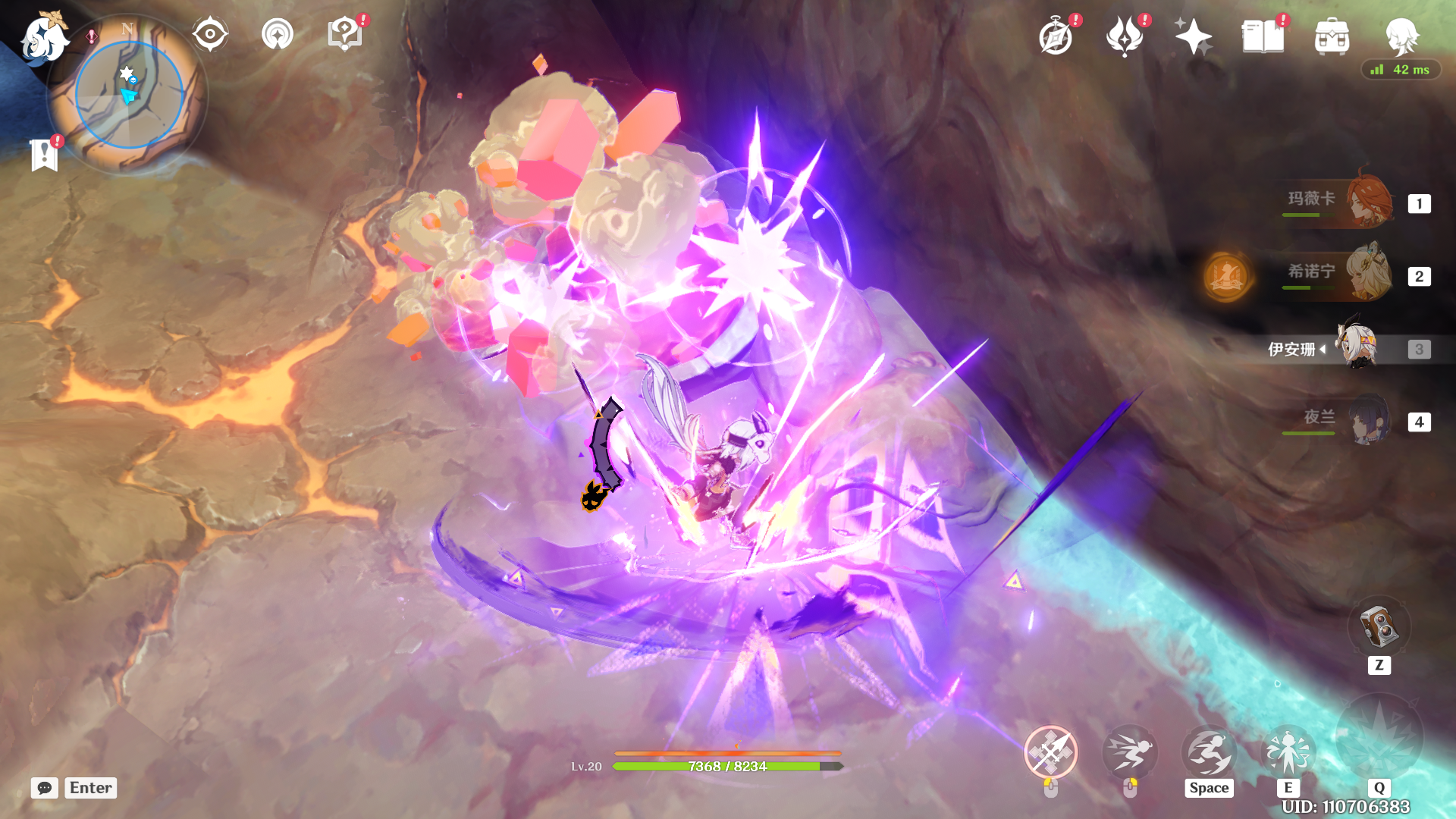This screenshot has height=819, width=1456.
Task: Activate the sprint dash icon
Action: [1129, 752]
